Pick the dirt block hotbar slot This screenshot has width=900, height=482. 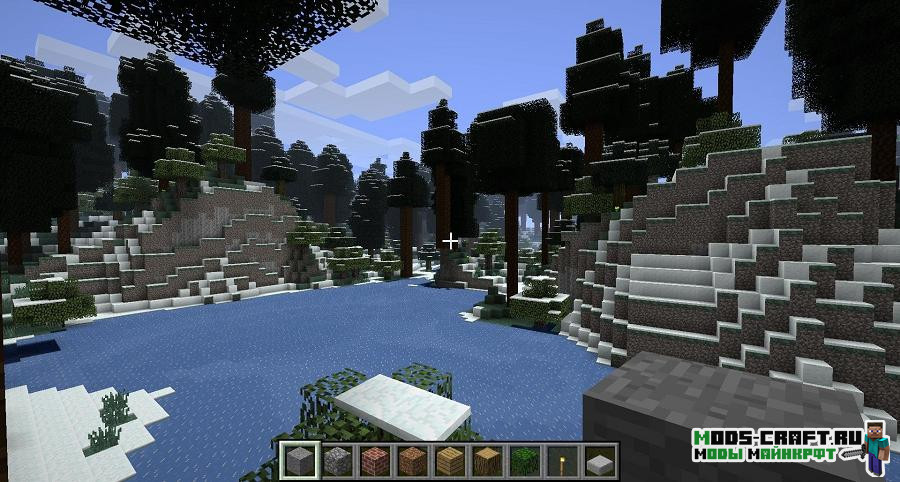point(412,461)
